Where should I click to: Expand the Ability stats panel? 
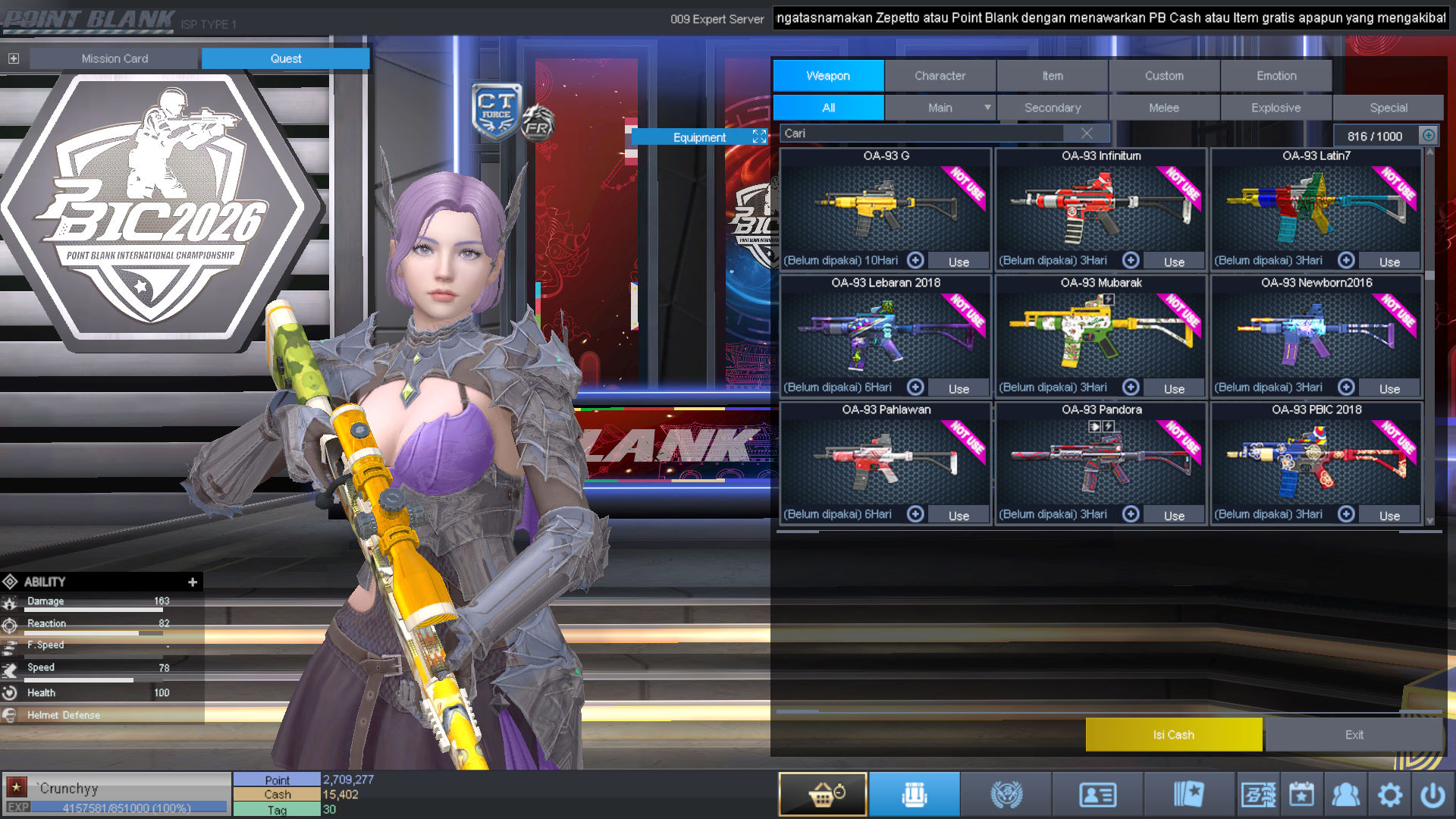click(193, 582)
